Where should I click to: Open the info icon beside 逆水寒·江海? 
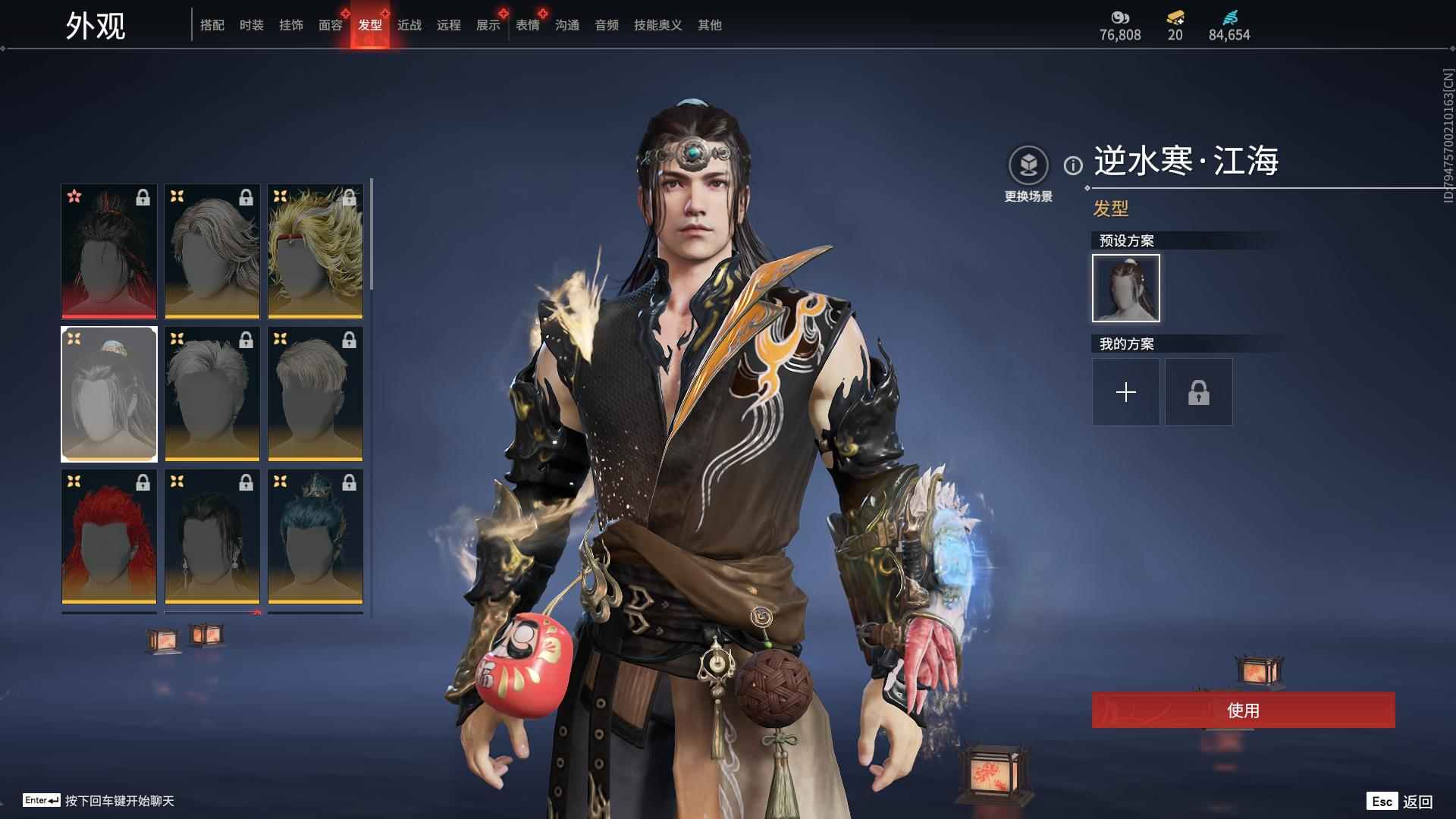click(1073, 165)
